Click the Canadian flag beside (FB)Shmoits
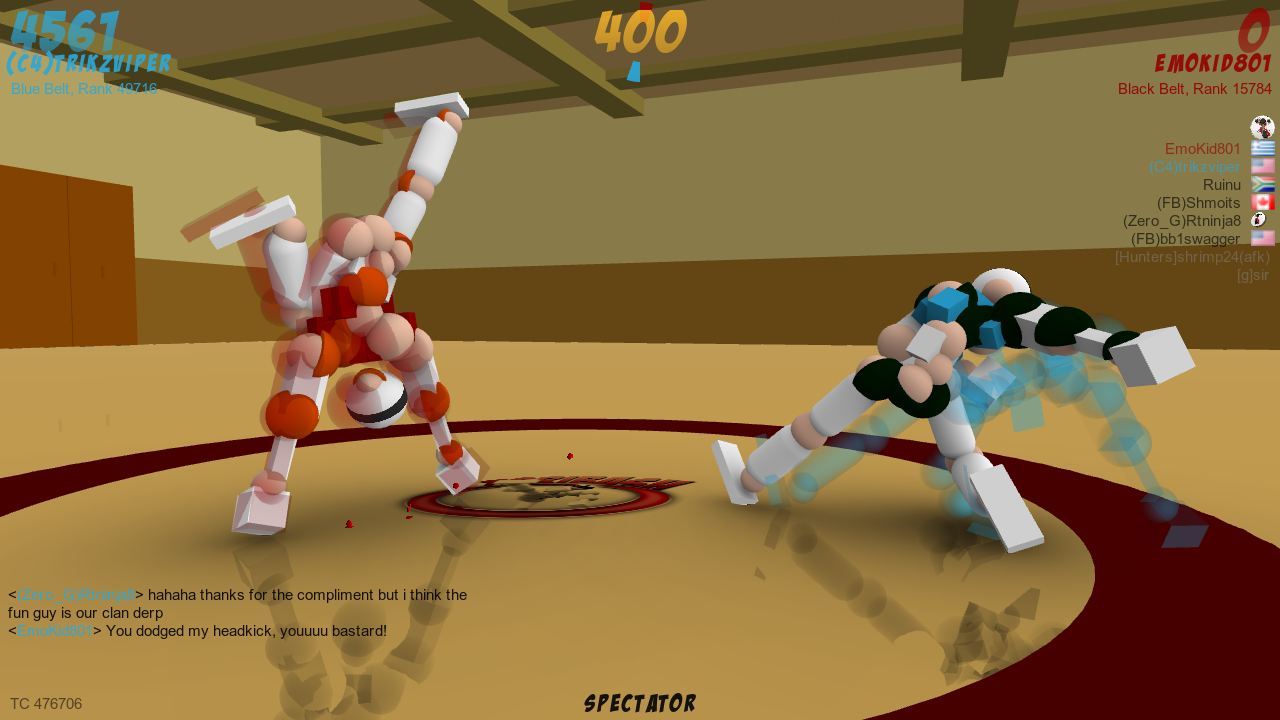Screen dimensions: 1280x720 (x=1262, y=202)
